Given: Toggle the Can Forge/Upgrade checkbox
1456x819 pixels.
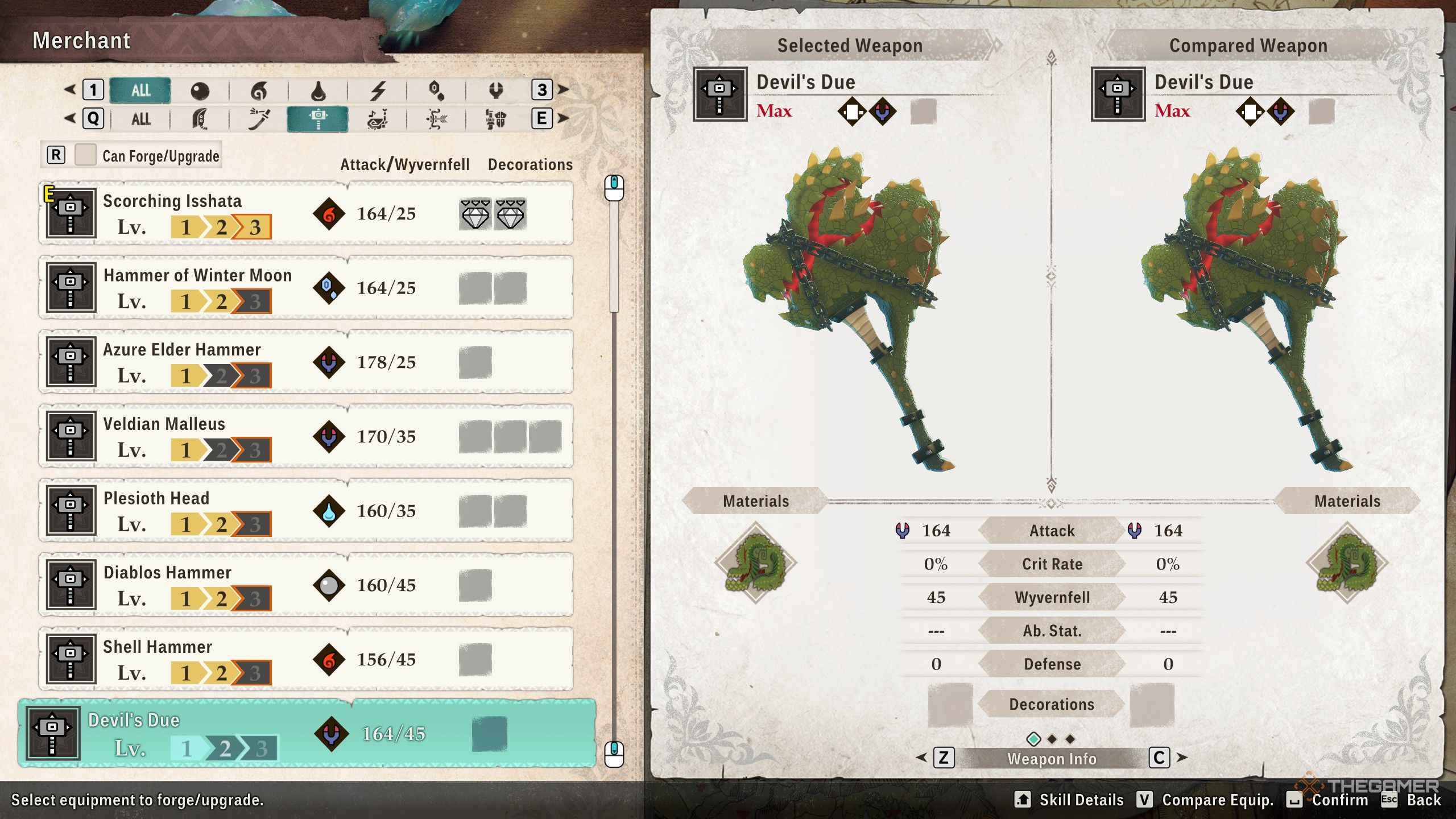Looking at the screenshot, I should (86, 155).
